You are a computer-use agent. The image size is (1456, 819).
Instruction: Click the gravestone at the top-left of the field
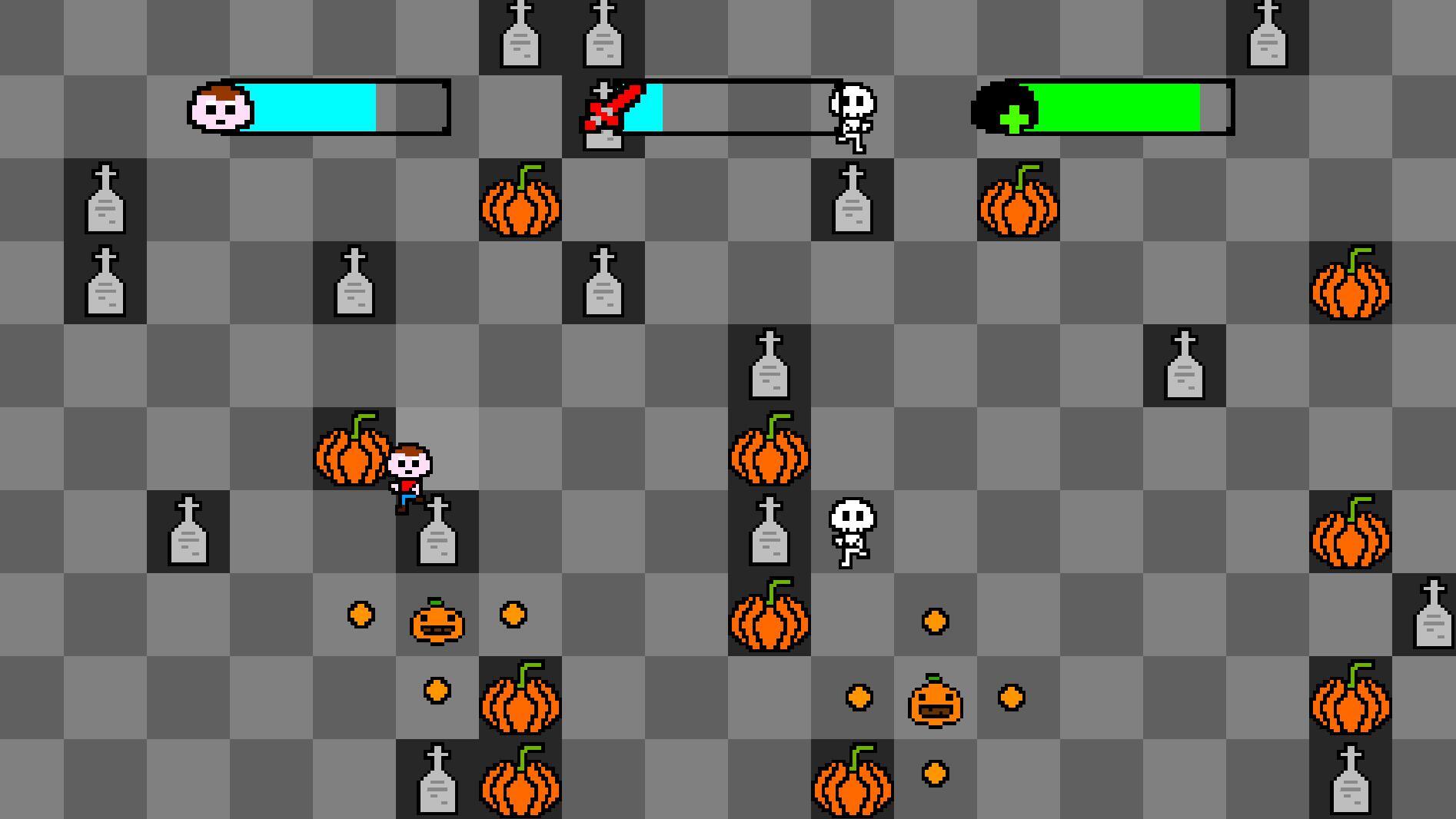(105, 201)
